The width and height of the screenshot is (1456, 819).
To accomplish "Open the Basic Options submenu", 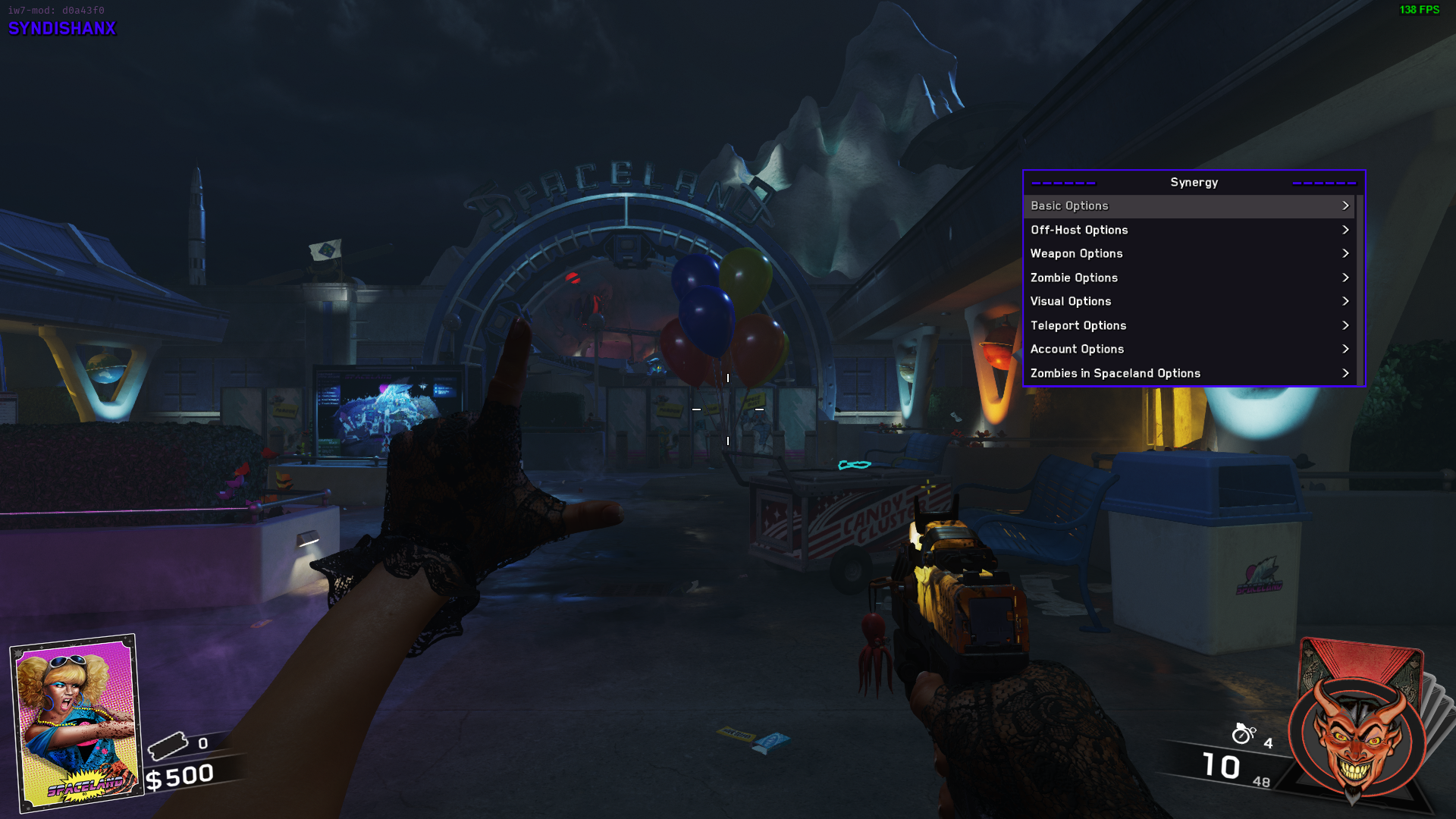I will click(1188, 206).
